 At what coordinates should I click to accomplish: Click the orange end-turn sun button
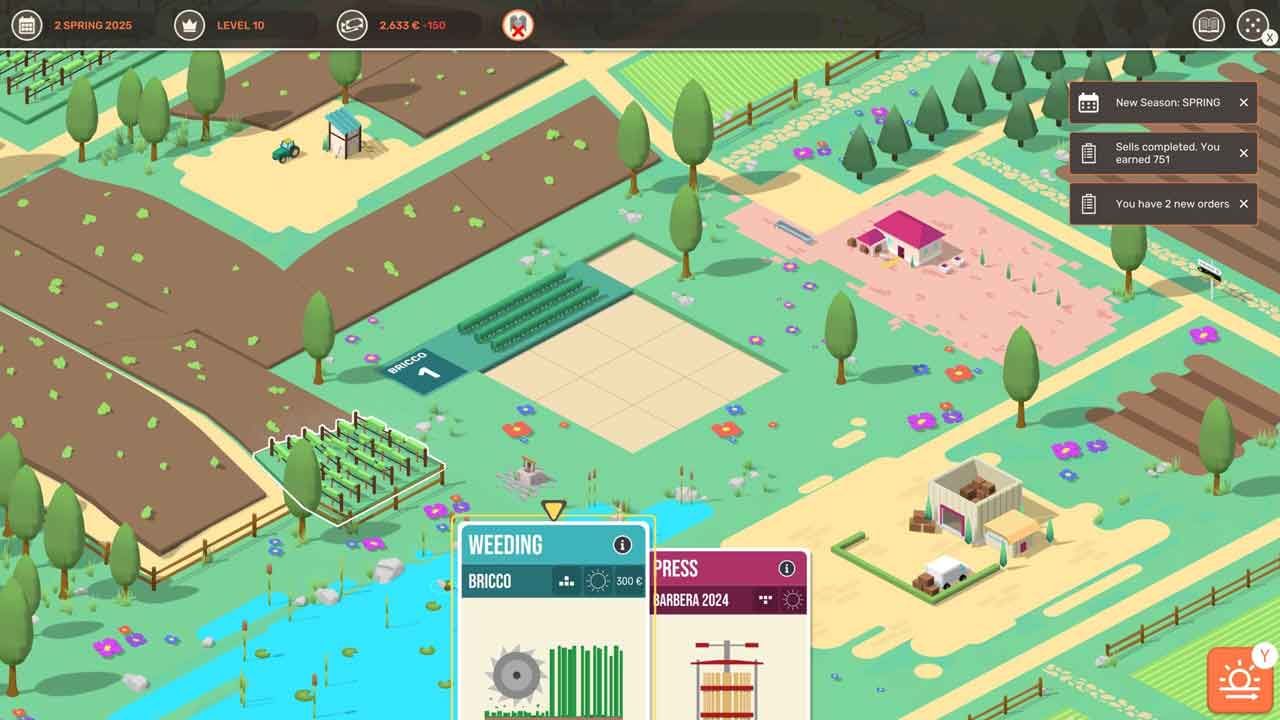pos(1240,682)
